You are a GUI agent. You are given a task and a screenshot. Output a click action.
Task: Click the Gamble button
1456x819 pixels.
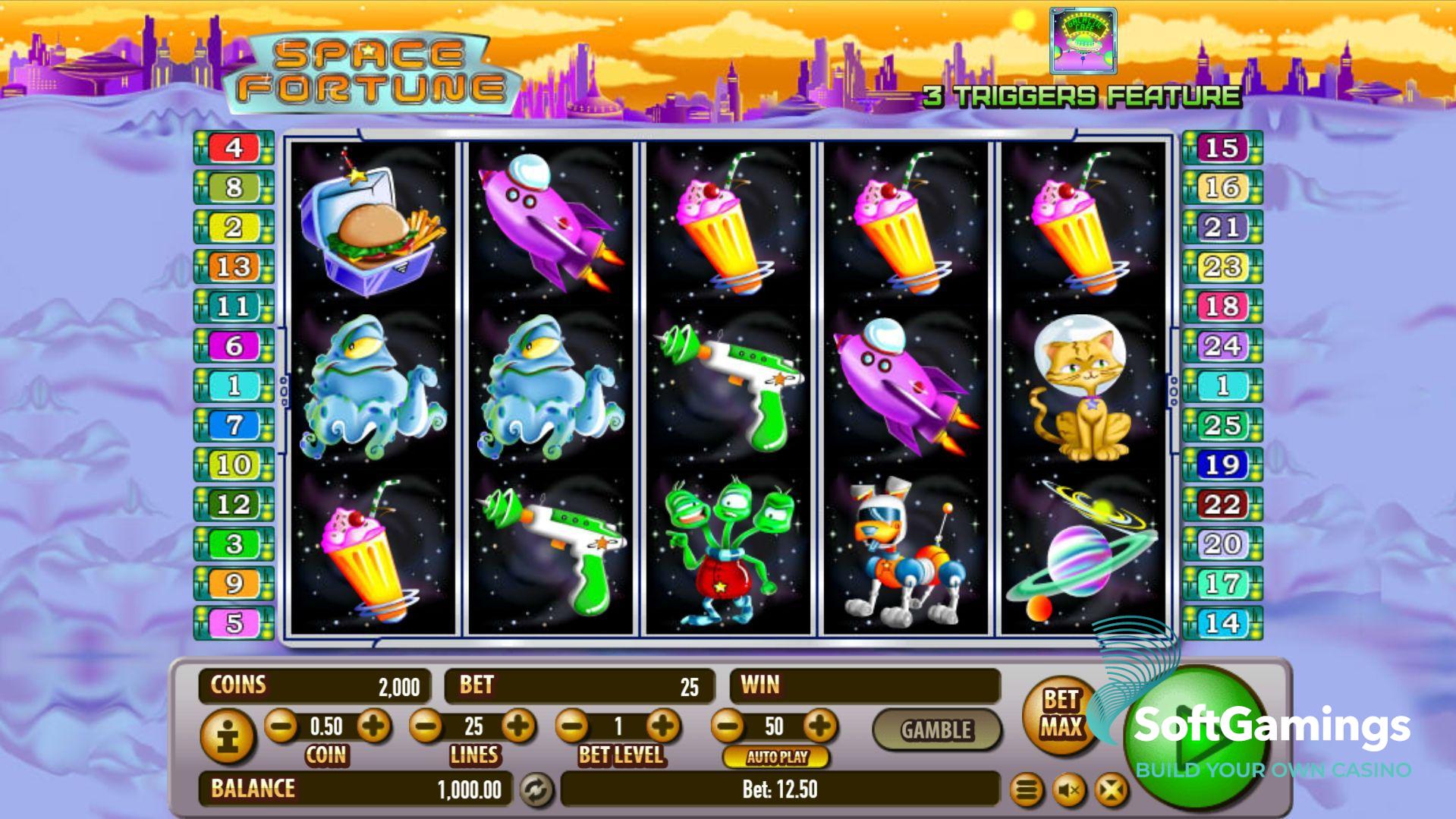click(x=936, y=730)
